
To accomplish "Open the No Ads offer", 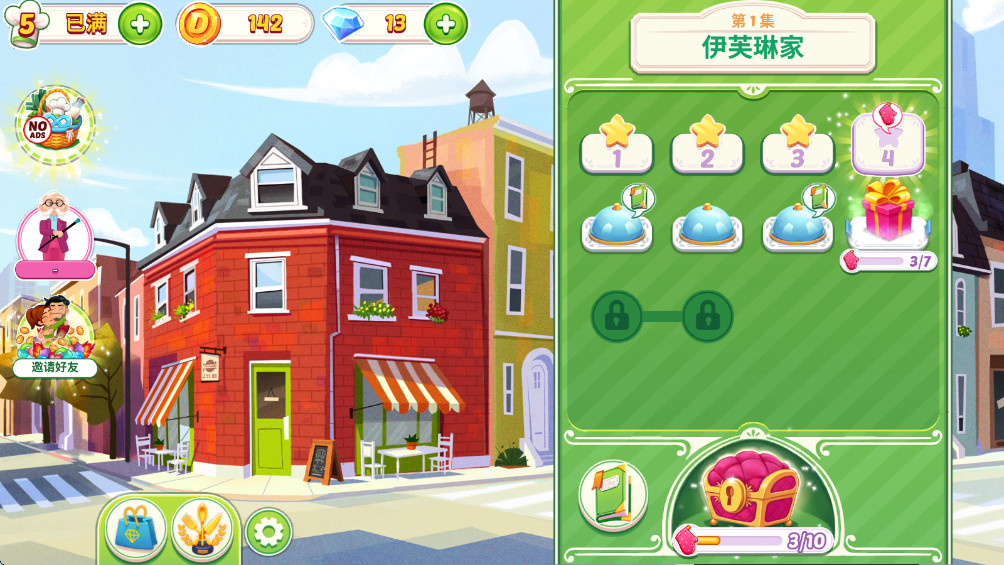I will pos(54,127).
